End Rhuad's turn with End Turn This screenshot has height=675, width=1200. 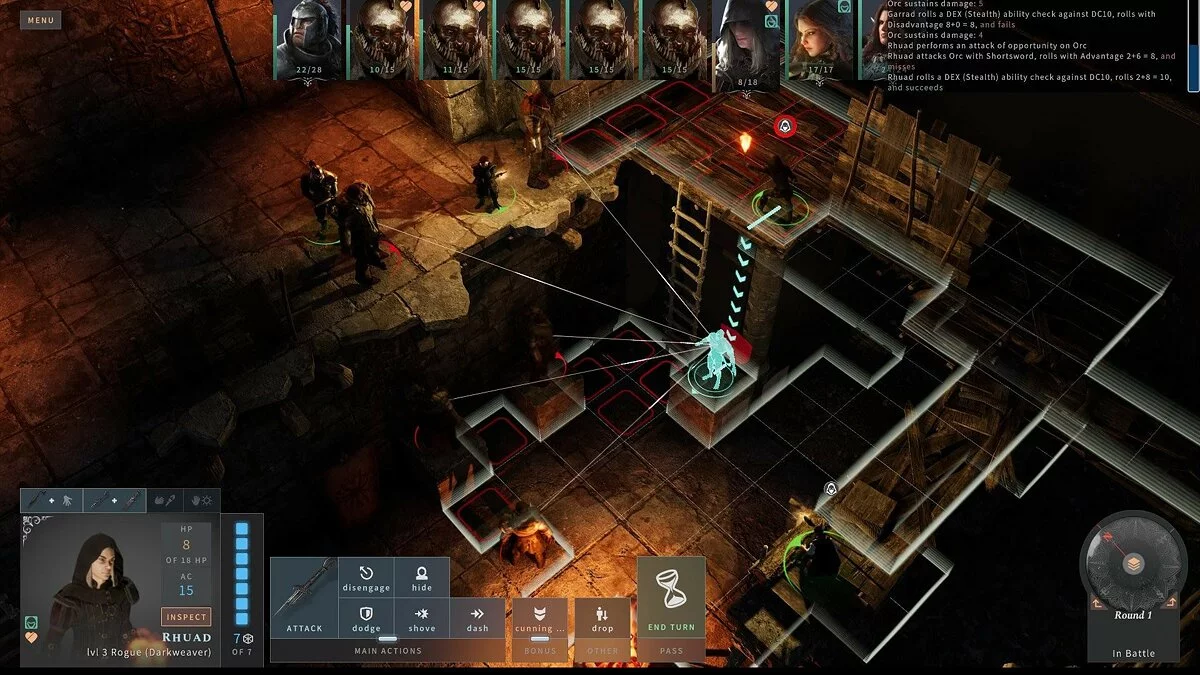pos(671,600)
